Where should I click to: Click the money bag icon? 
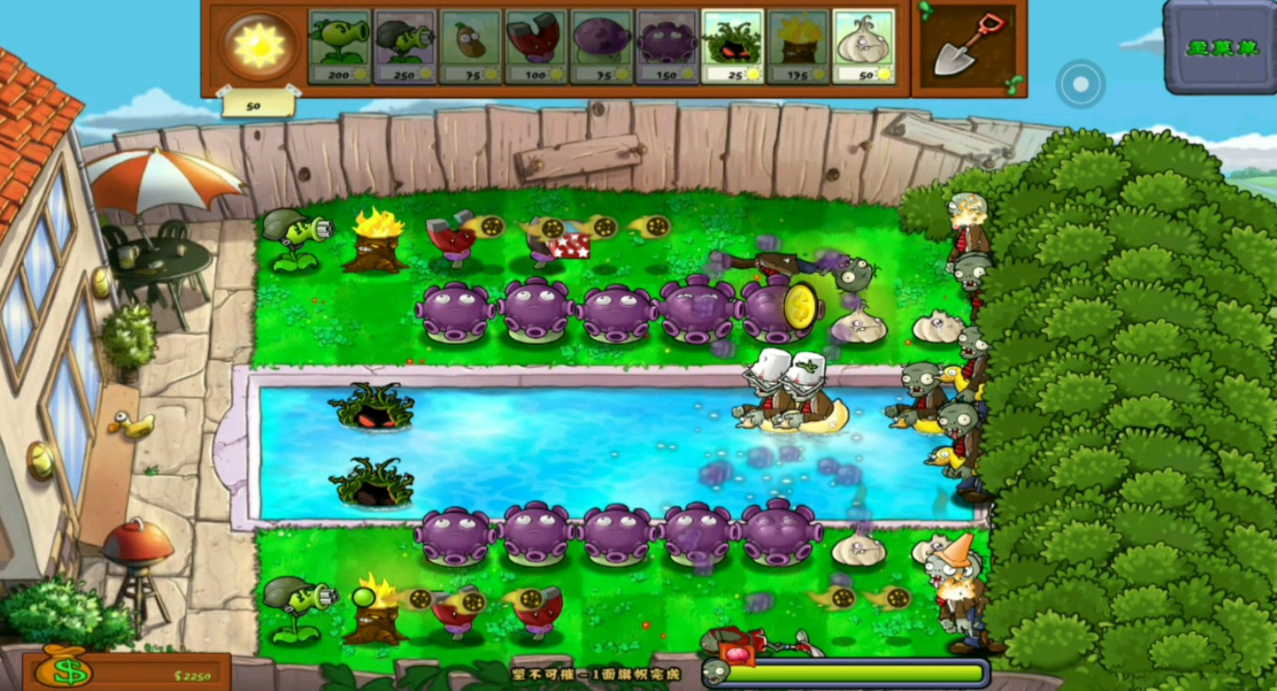coord(62,668)
